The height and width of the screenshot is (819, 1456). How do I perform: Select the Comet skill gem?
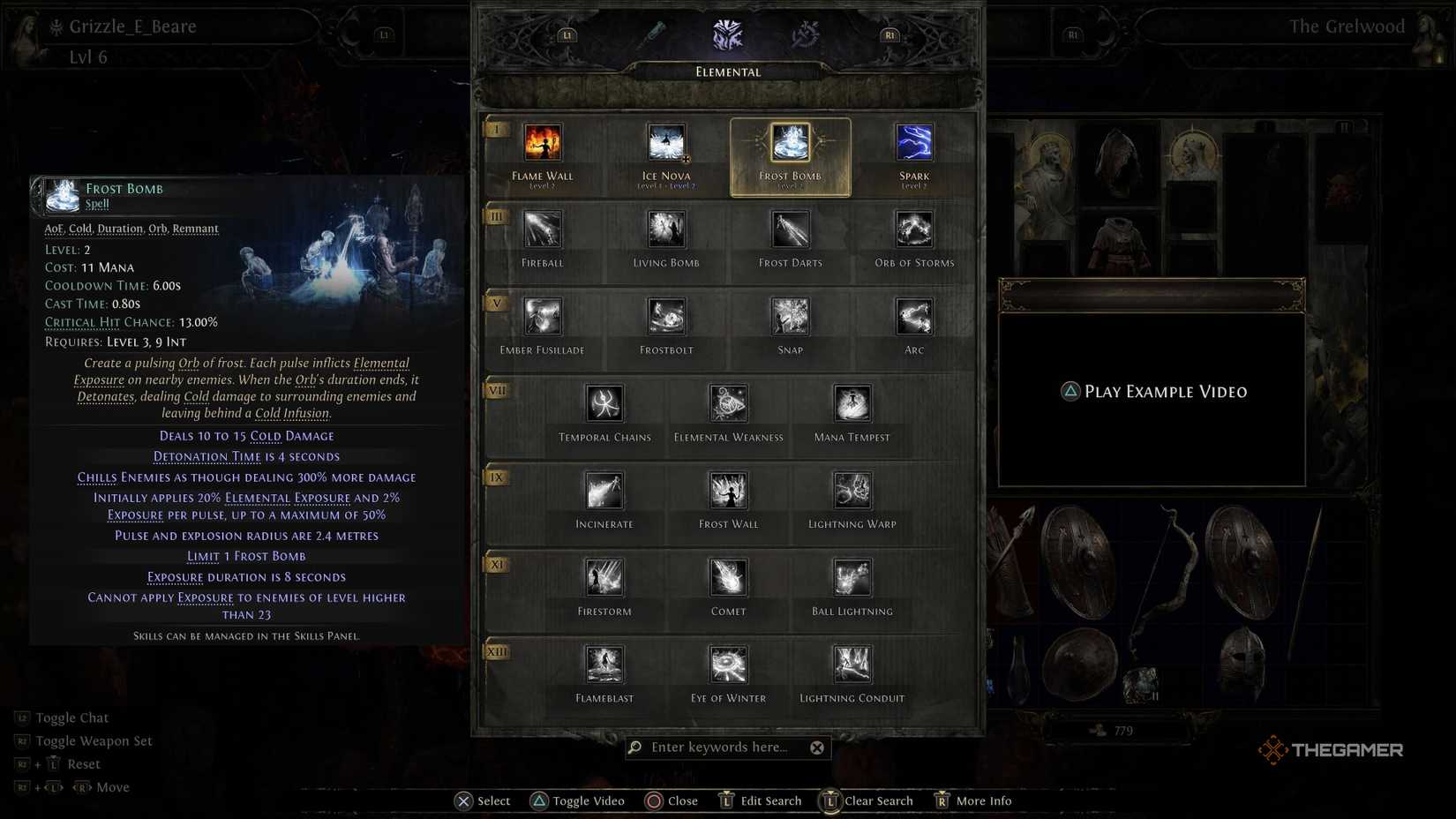(727, 578)
